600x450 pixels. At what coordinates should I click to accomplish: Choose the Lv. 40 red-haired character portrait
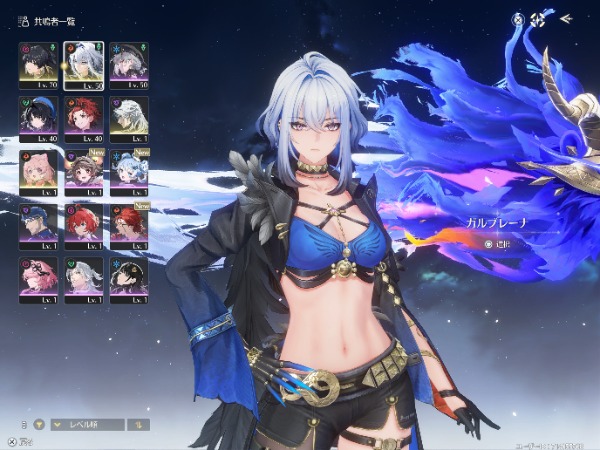point(83,116)
